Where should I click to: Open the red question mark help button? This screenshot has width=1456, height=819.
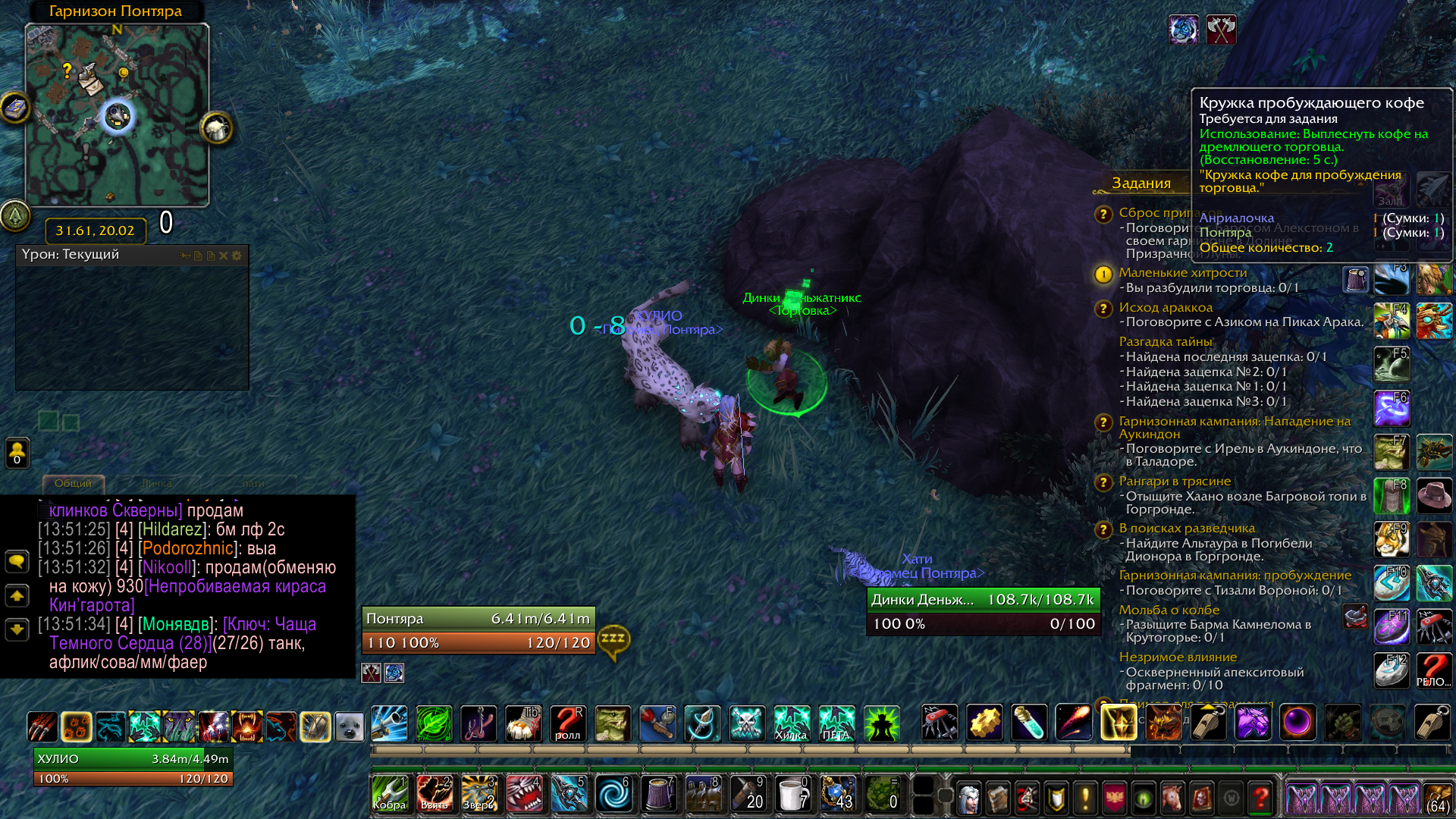(x=1260, y=798)
